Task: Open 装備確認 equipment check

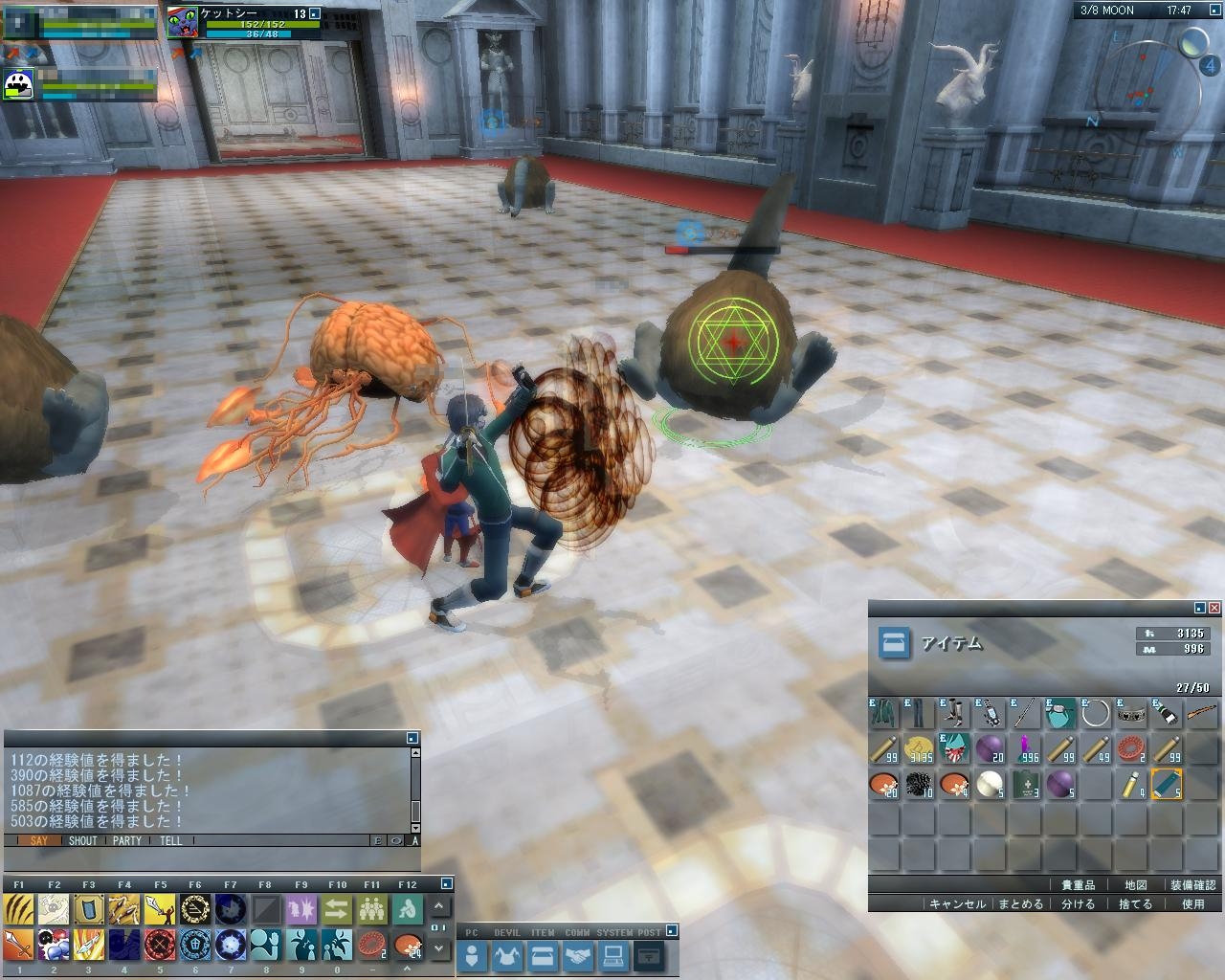Action: point(1192,885)
